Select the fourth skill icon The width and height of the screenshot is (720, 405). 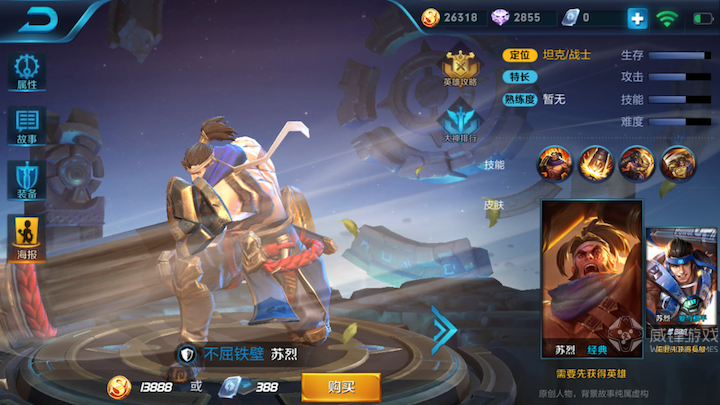[x=678, y=161]
